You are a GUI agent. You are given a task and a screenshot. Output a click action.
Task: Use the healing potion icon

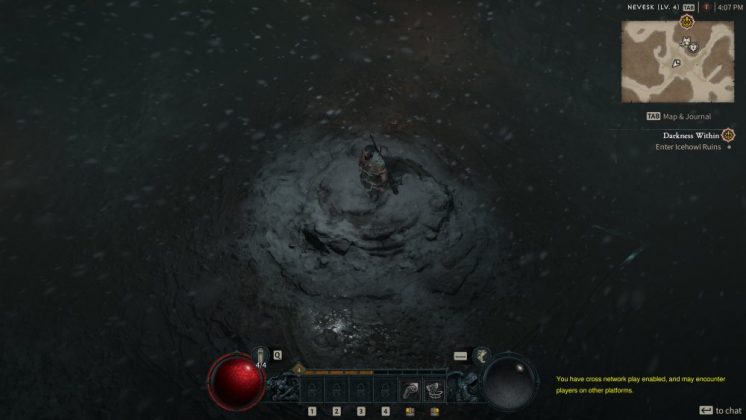[261, 355]
